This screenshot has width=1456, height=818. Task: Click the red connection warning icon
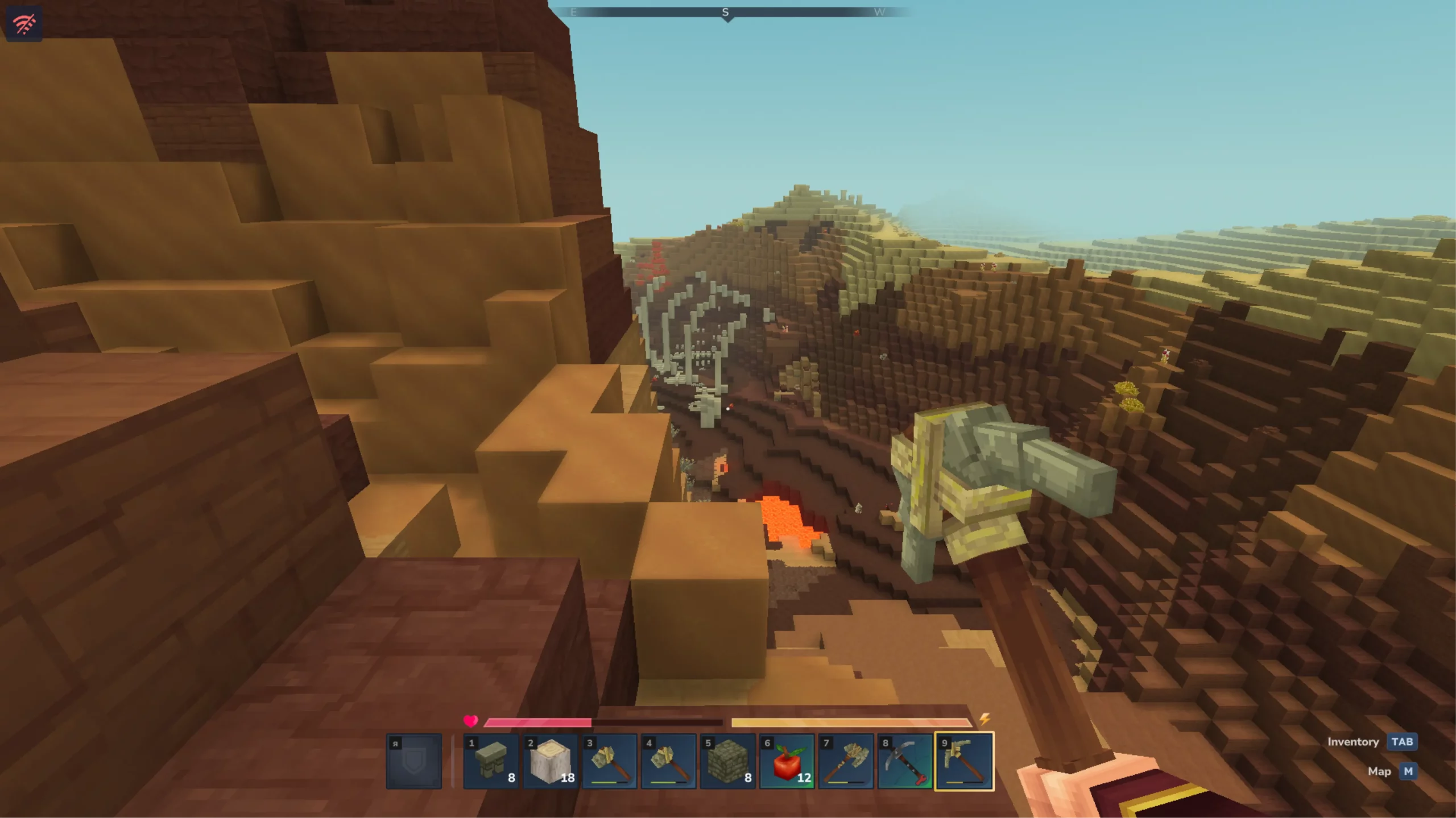tap(24, 24)
